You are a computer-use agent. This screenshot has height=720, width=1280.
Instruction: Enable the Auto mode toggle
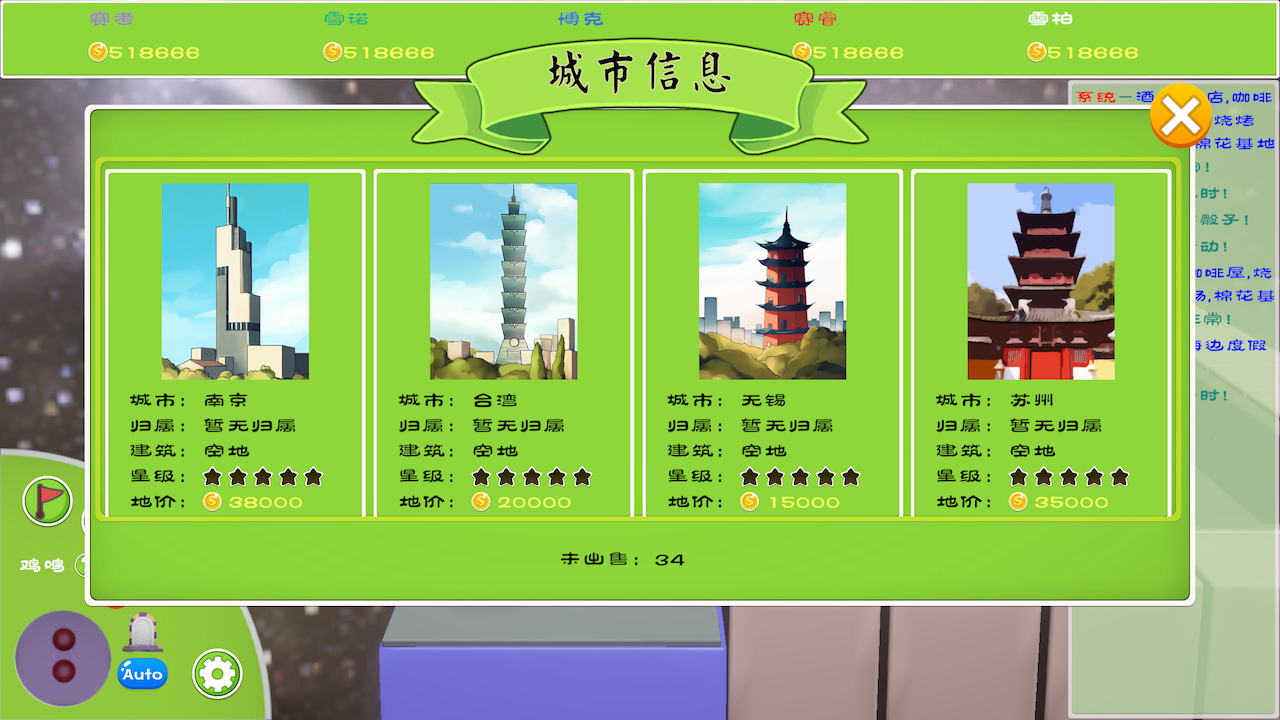[x=142, y=674]
